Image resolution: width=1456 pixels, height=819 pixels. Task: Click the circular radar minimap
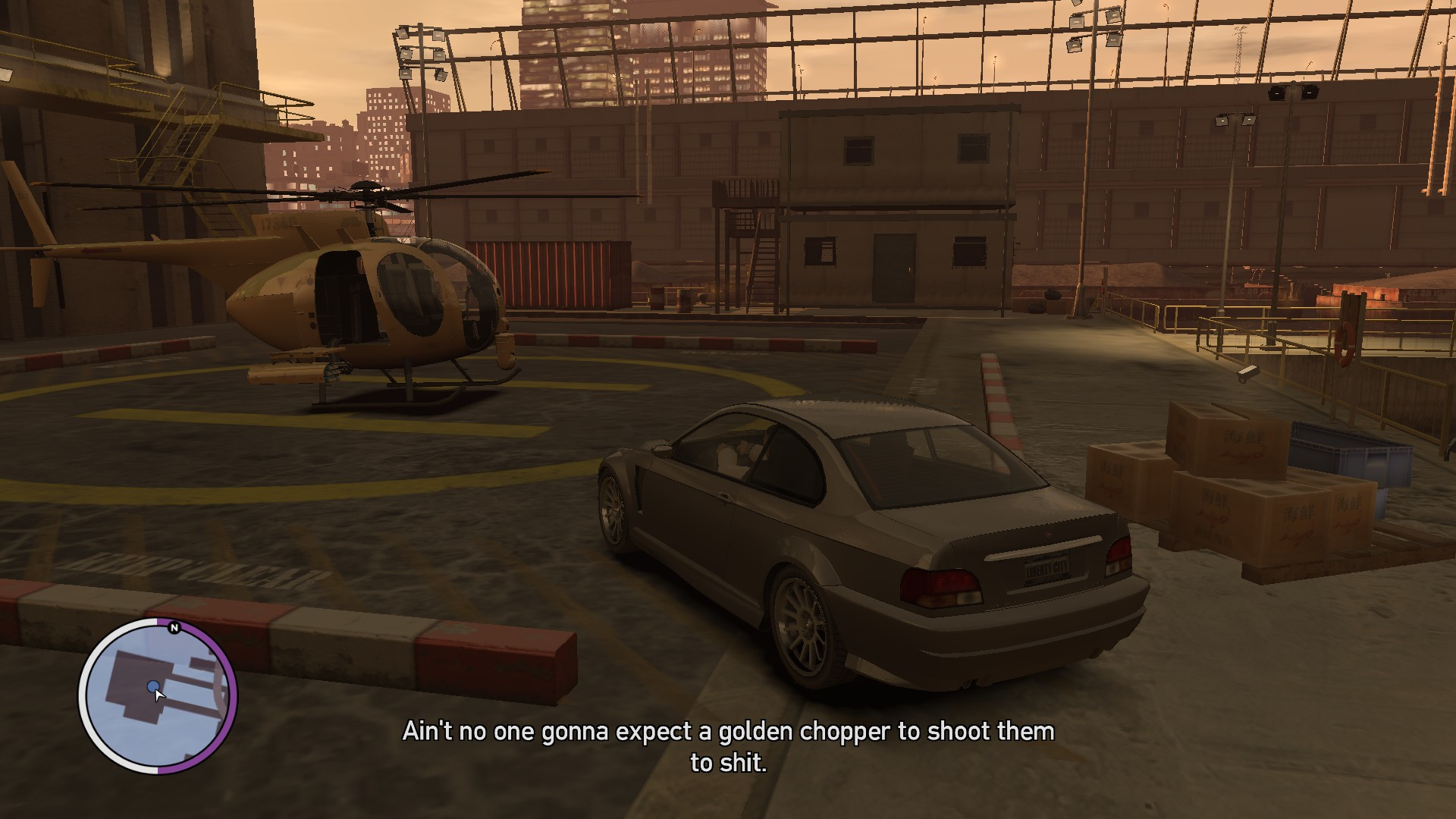pos(158,696)
